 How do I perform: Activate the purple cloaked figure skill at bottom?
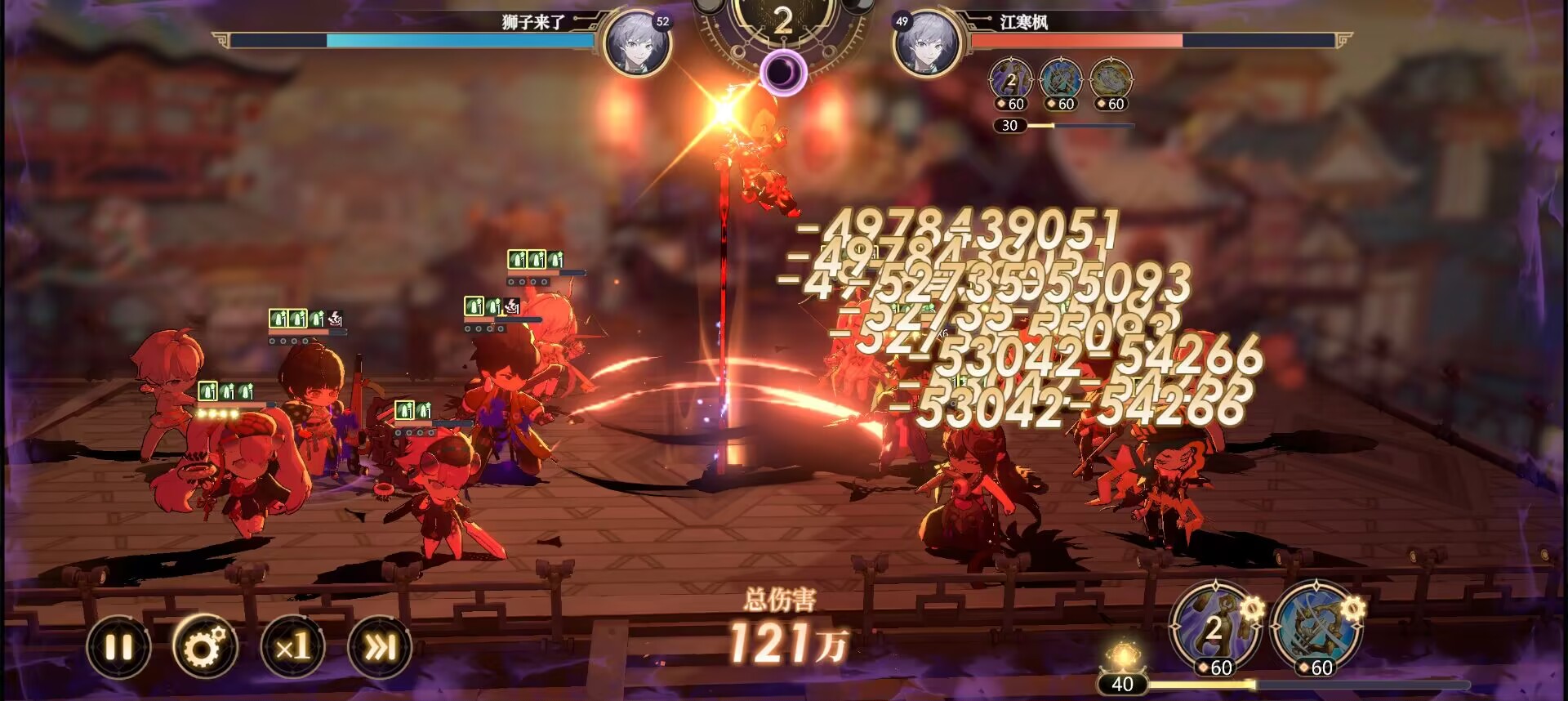1214,627
